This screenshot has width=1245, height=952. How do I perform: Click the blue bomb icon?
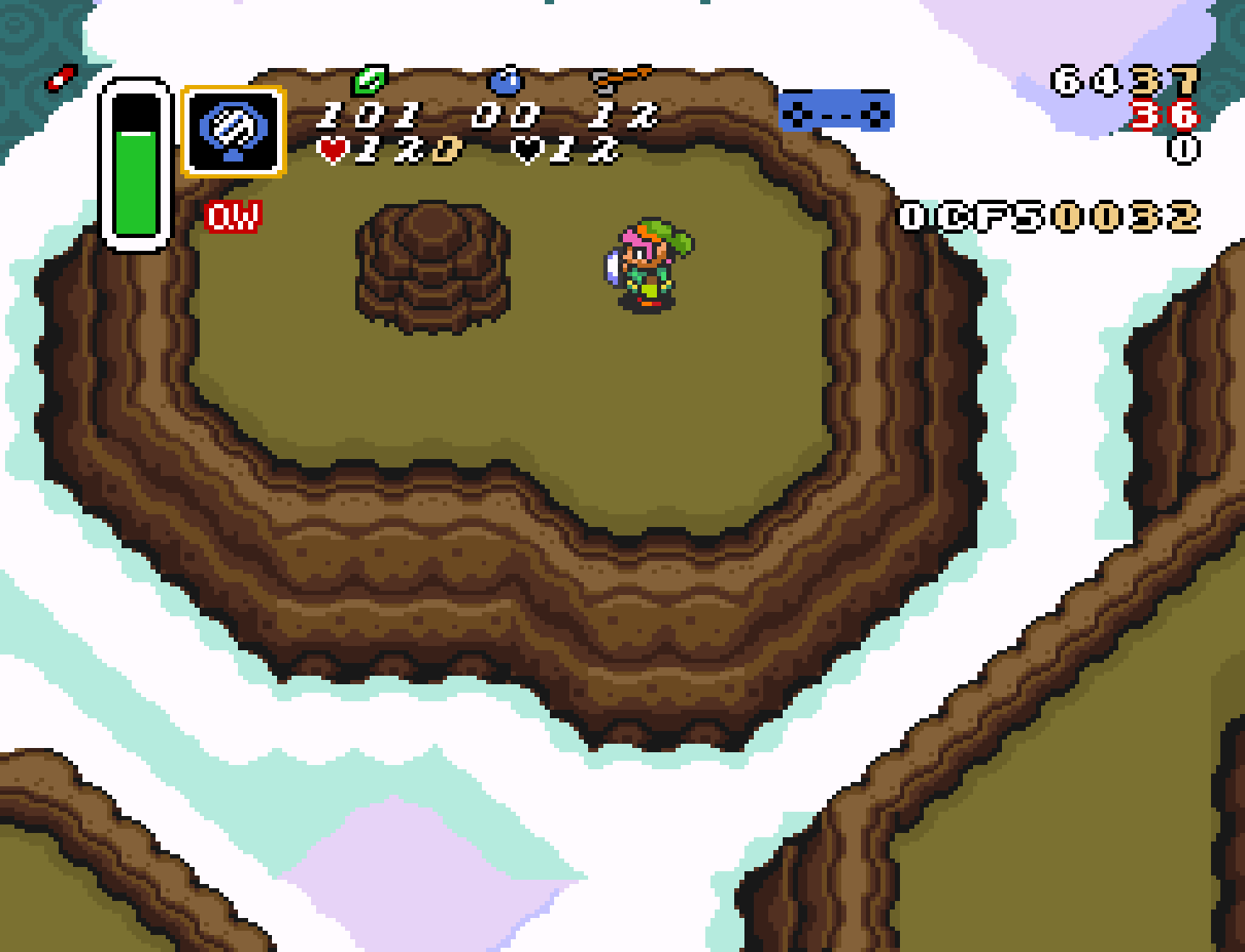[x=505, y=82]
